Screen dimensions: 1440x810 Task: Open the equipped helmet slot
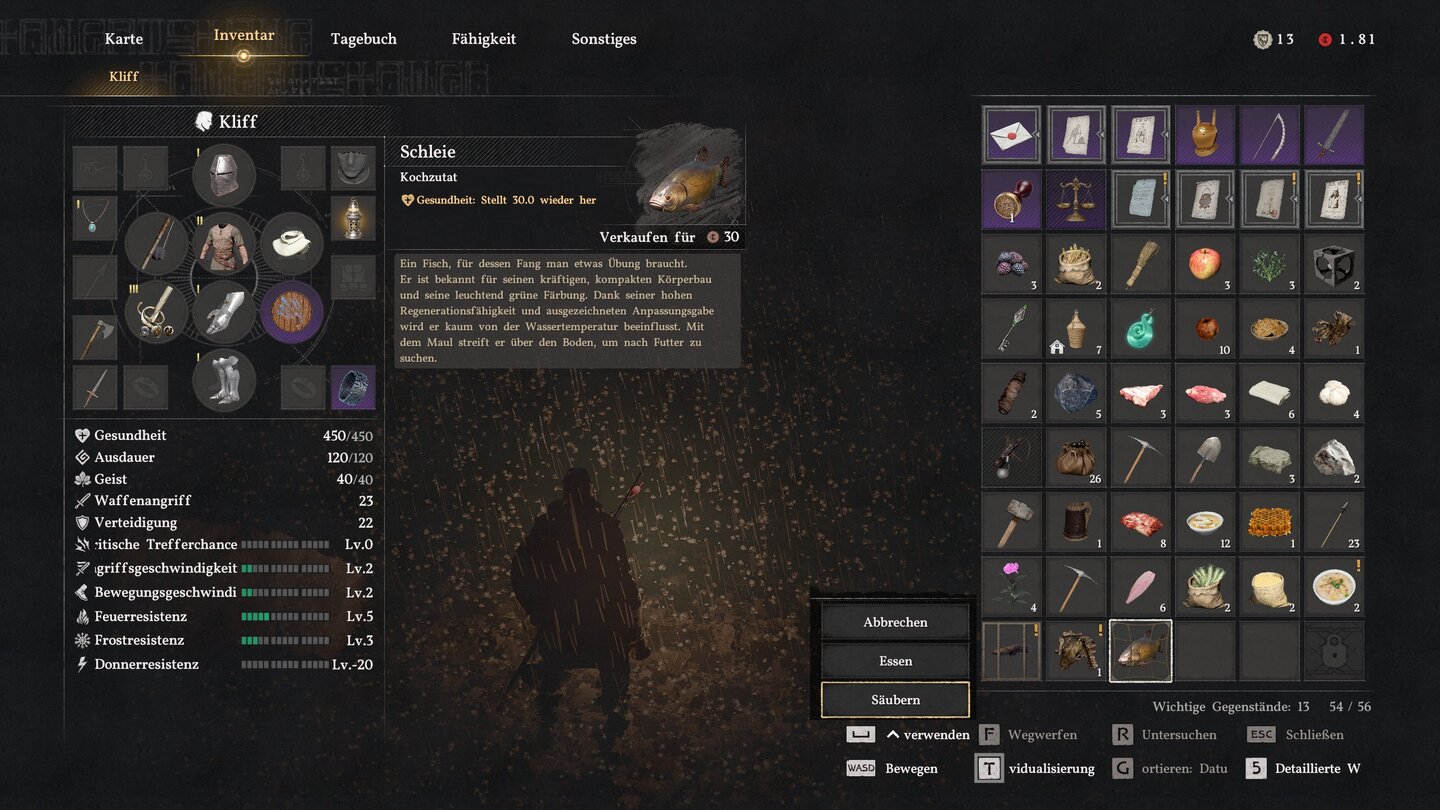(223, 176)
